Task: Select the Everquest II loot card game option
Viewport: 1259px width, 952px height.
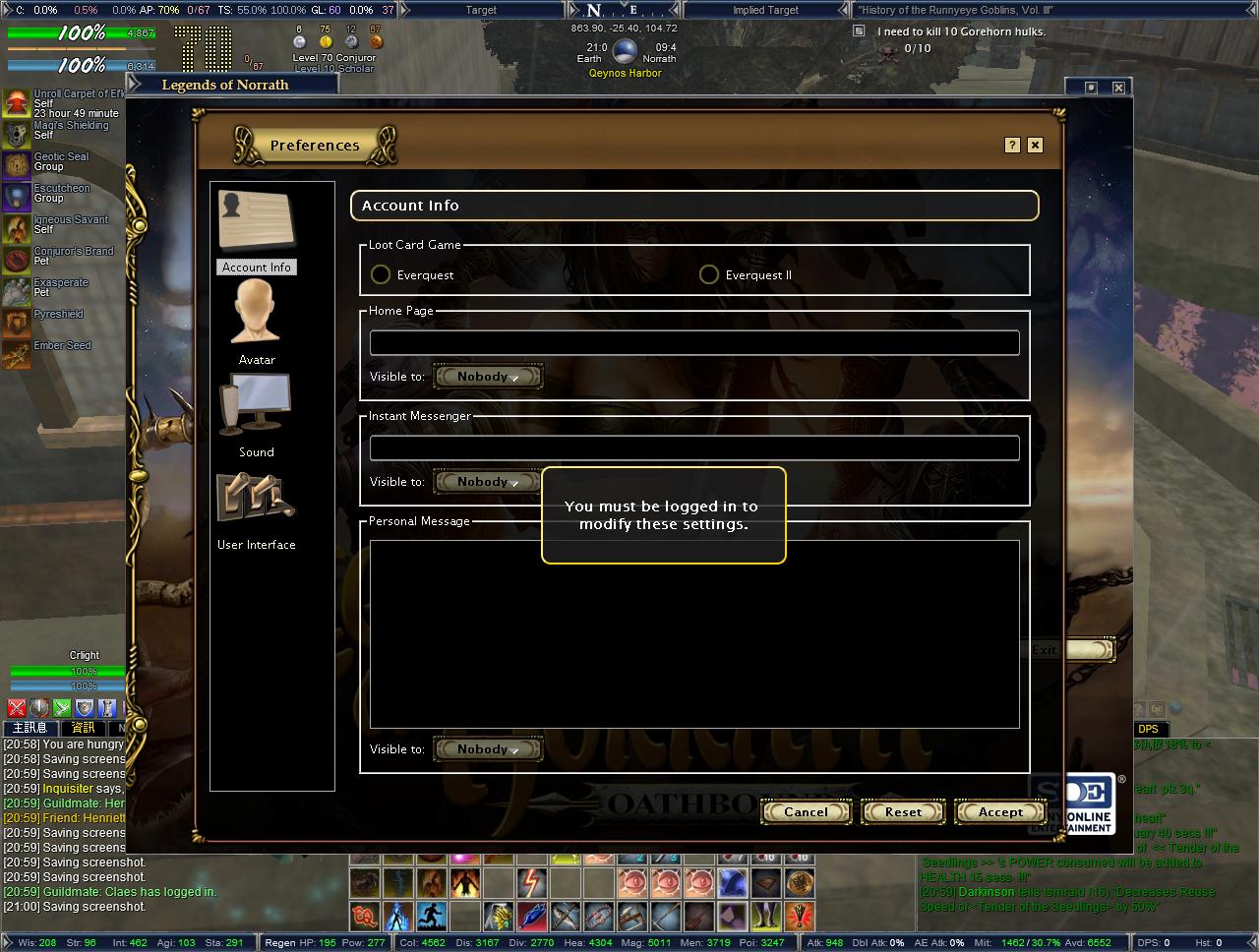Action: [x=709, y=274]
